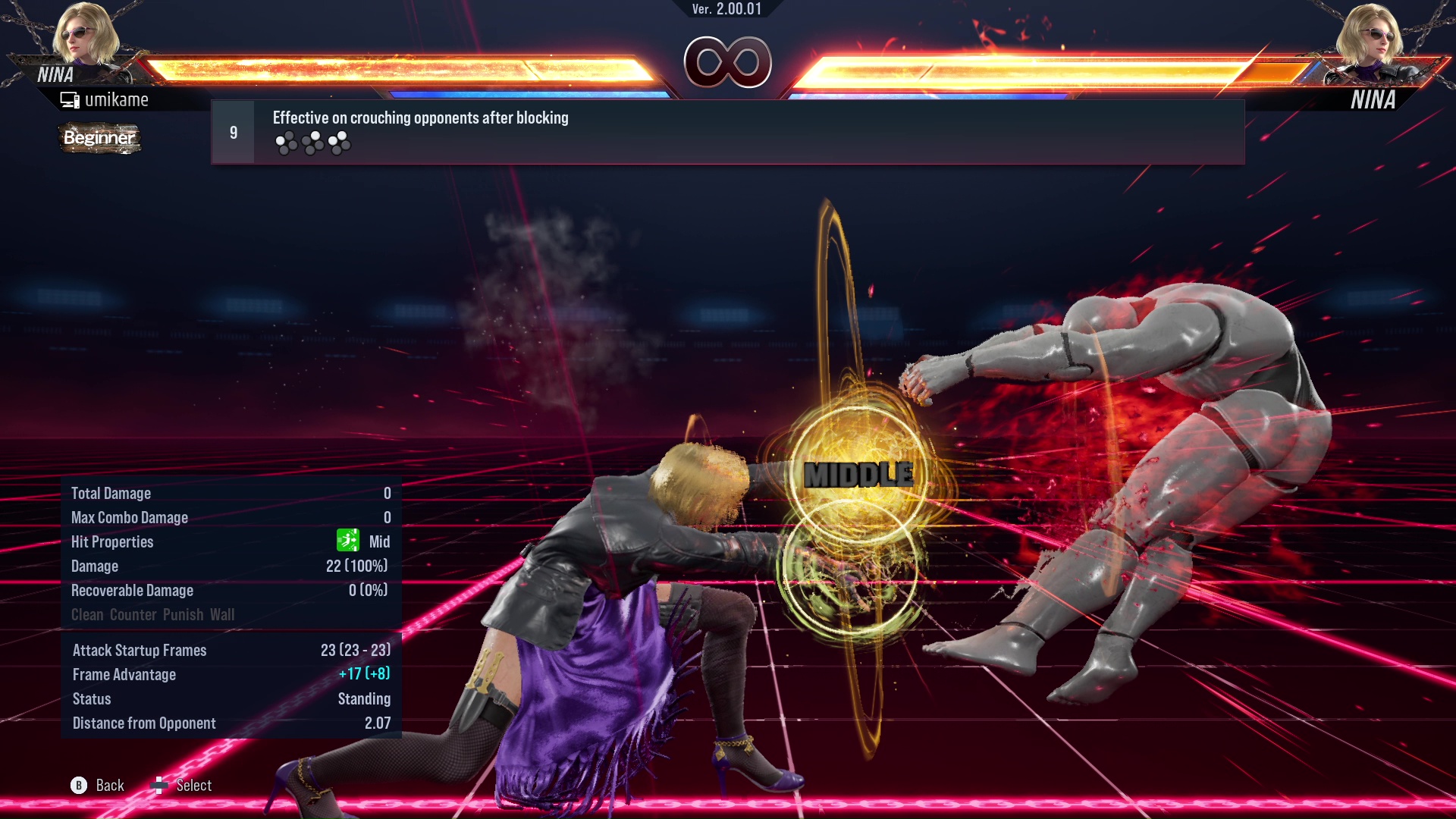Toggle the Wall indicator
This screenshot has width=1456, height=819.
pyautogui.click(x=224, y=614)
